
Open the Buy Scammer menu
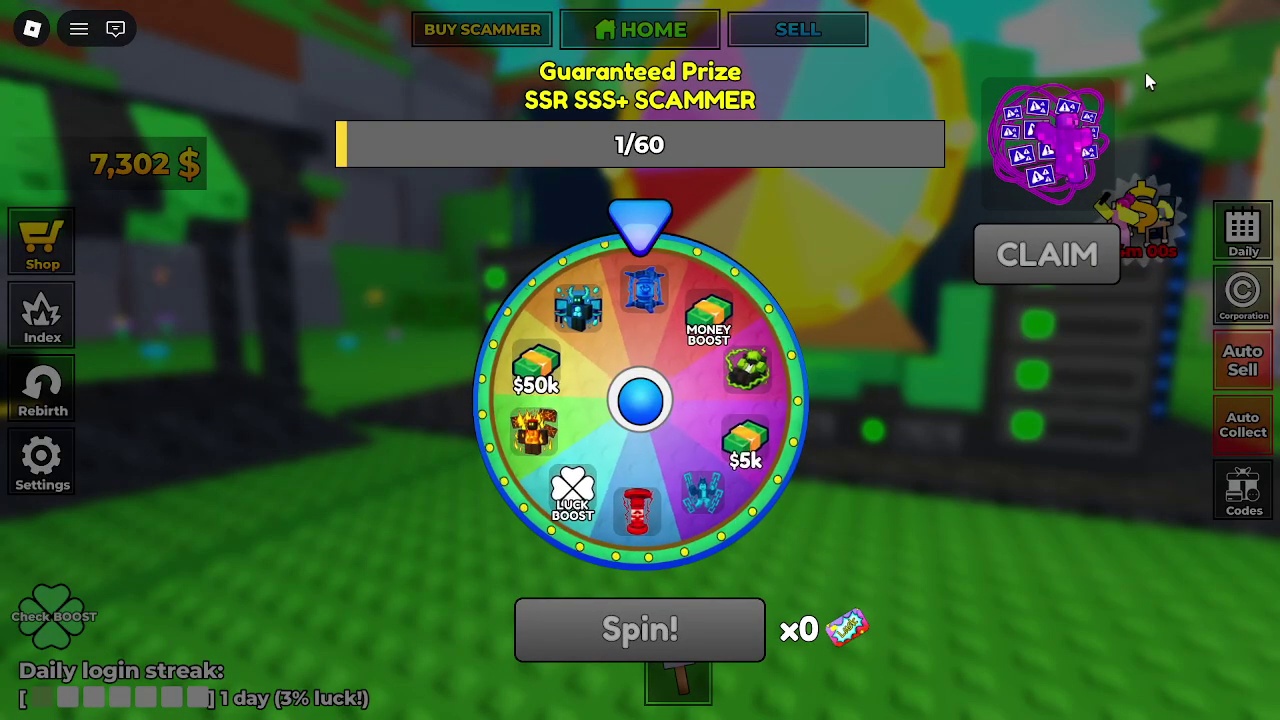(x=481, y=30)
